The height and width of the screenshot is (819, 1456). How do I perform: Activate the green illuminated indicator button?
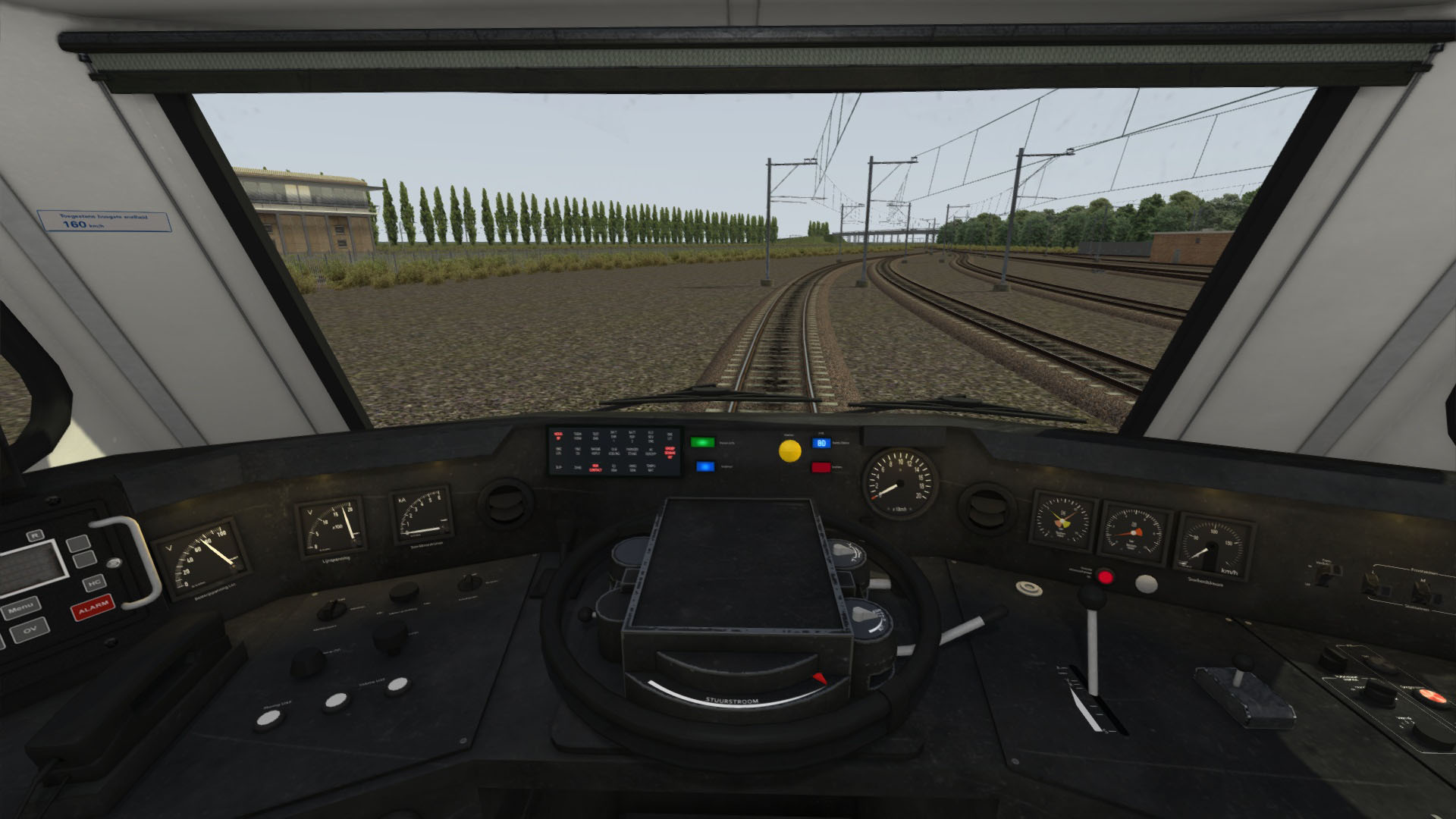click(703, 442)
